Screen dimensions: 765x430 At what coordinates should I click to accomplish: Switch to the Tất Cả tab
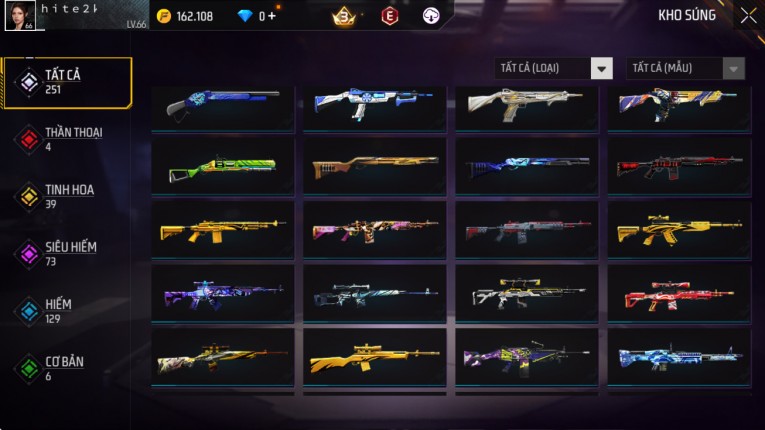[67, 82]
